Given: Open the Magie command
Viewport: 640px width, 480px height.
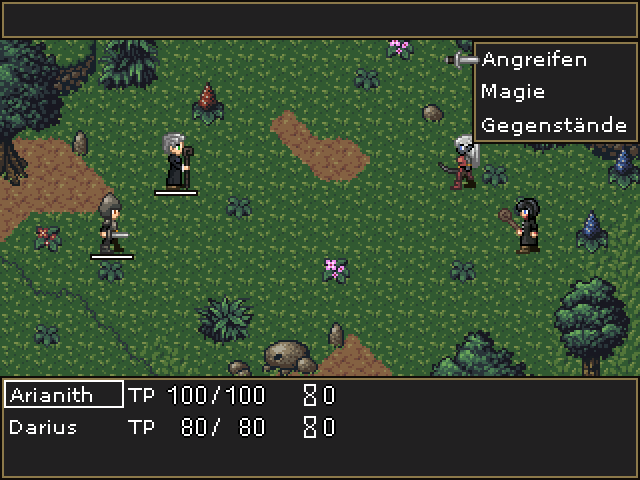Looking at the screenshot, I should point(513,92).
